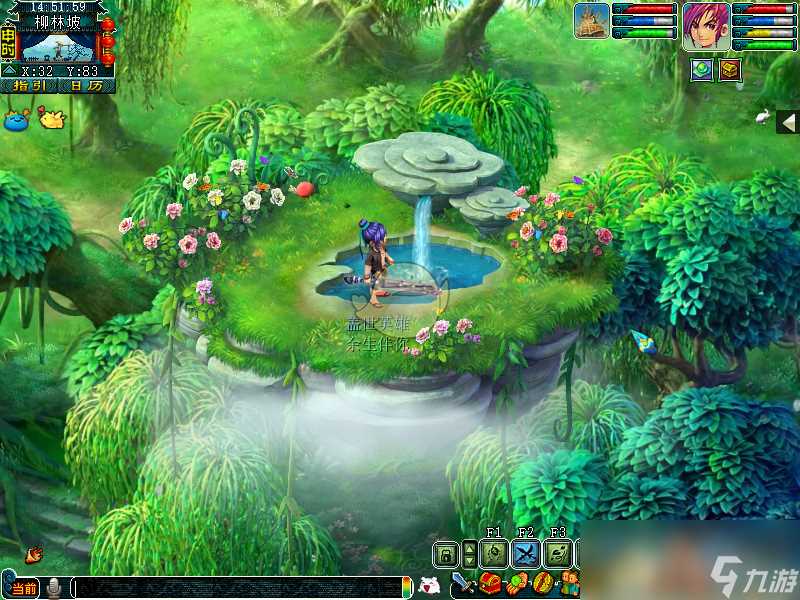Open the red treasure chest inventory

tap(491, 583)
